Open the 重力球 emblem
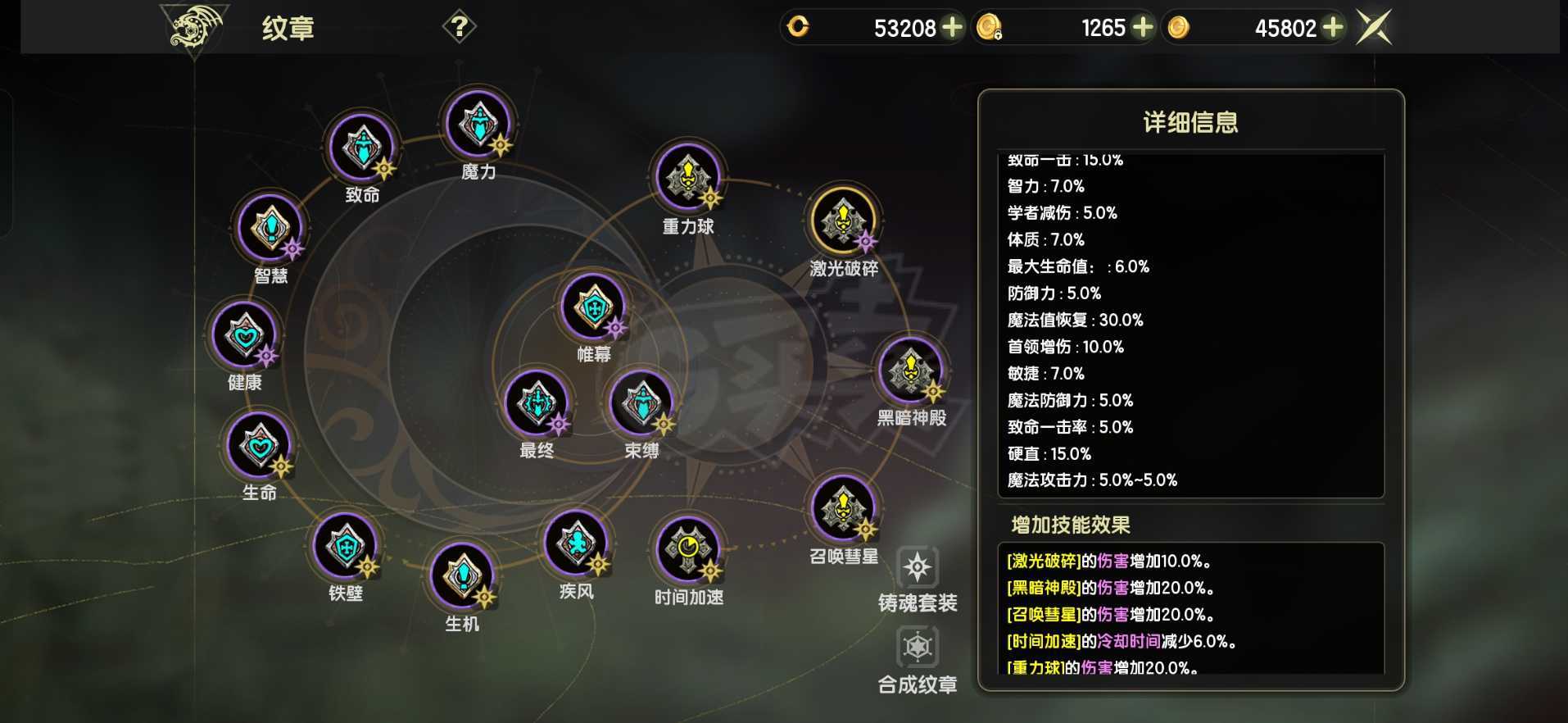1568x723 pixels. (688, 179)
